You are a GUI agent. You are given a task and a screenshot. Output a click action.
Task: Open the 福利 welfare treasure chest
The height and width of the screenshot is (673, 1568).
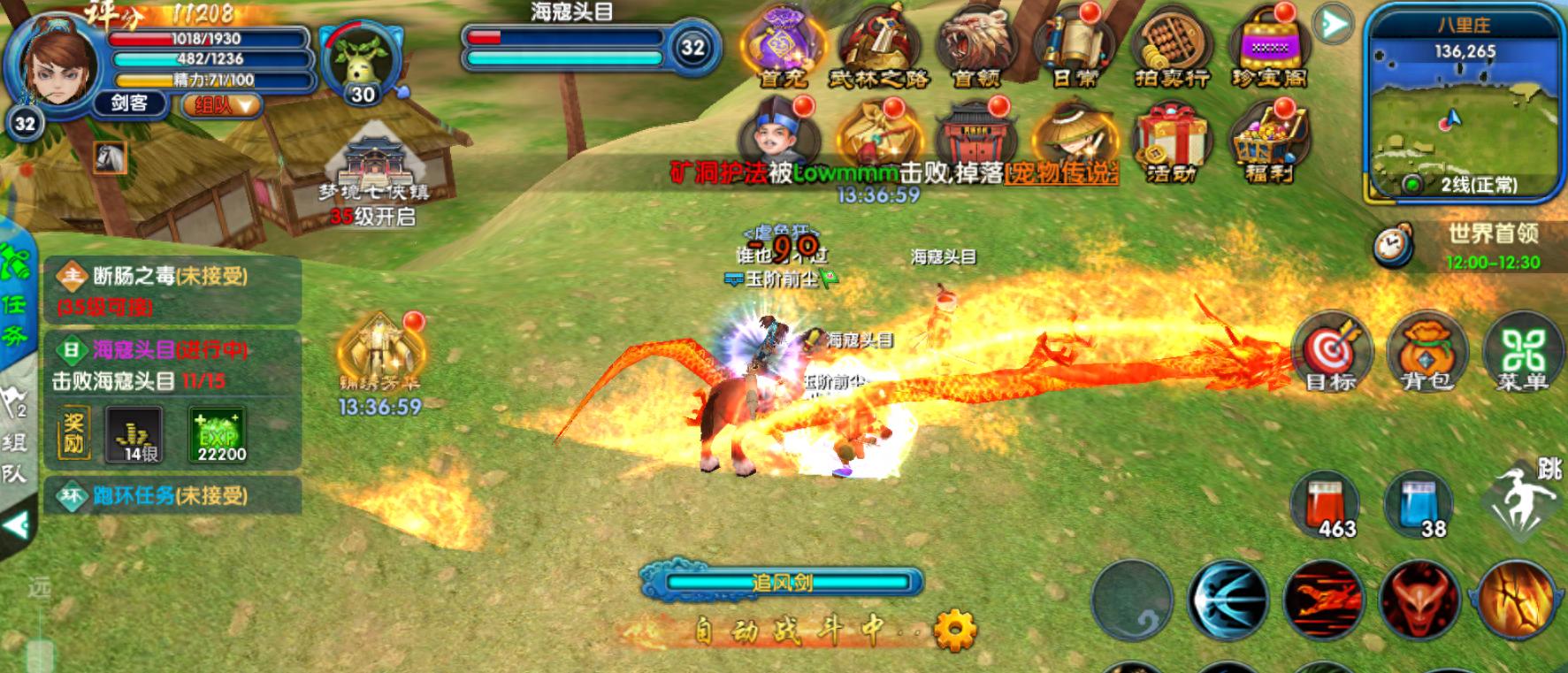coord(1269,141)
